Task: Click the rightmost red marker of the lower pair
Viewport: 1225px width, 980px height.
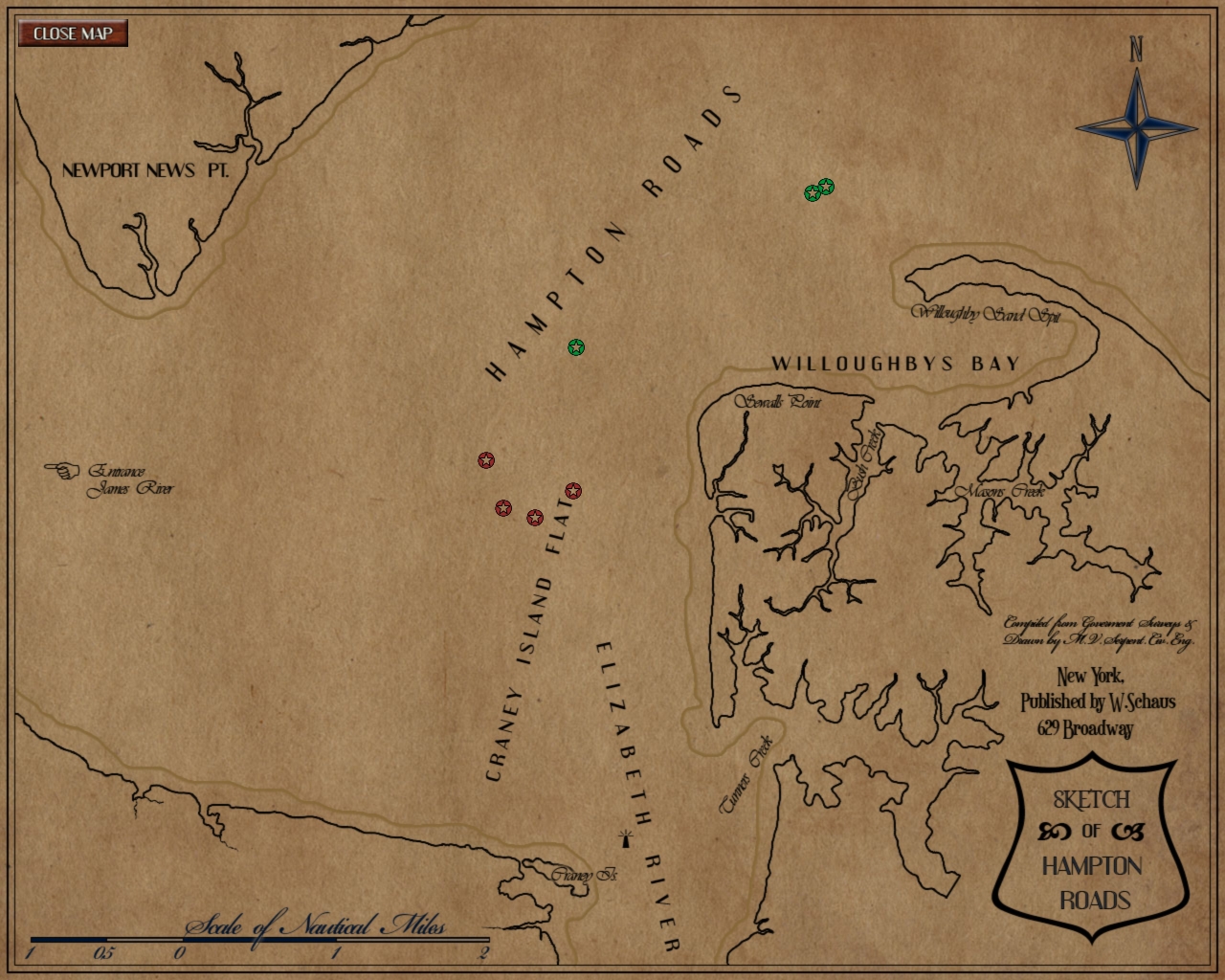Action: click(535, 516)
